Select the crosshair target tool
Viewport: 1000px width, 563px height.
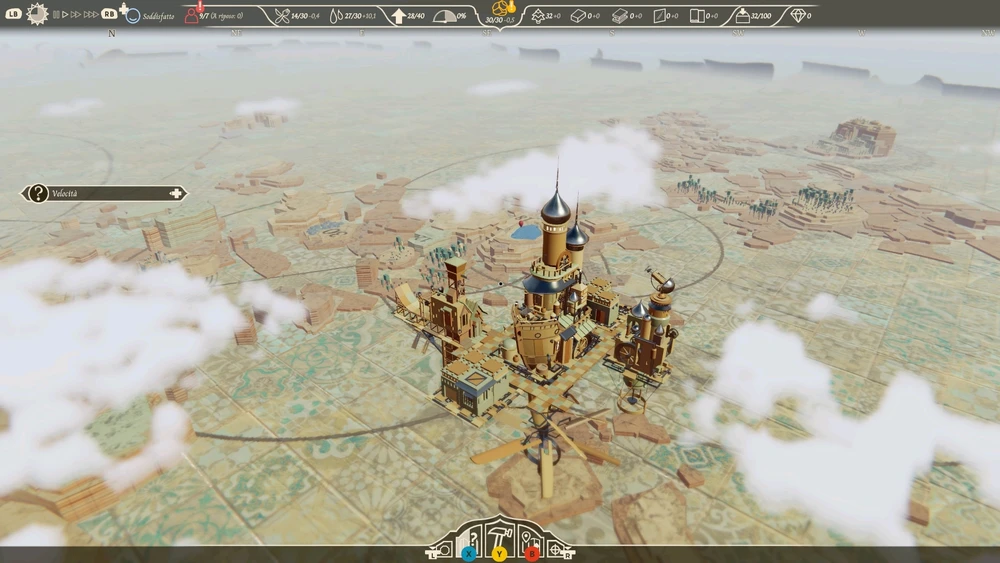coord(556,548)
